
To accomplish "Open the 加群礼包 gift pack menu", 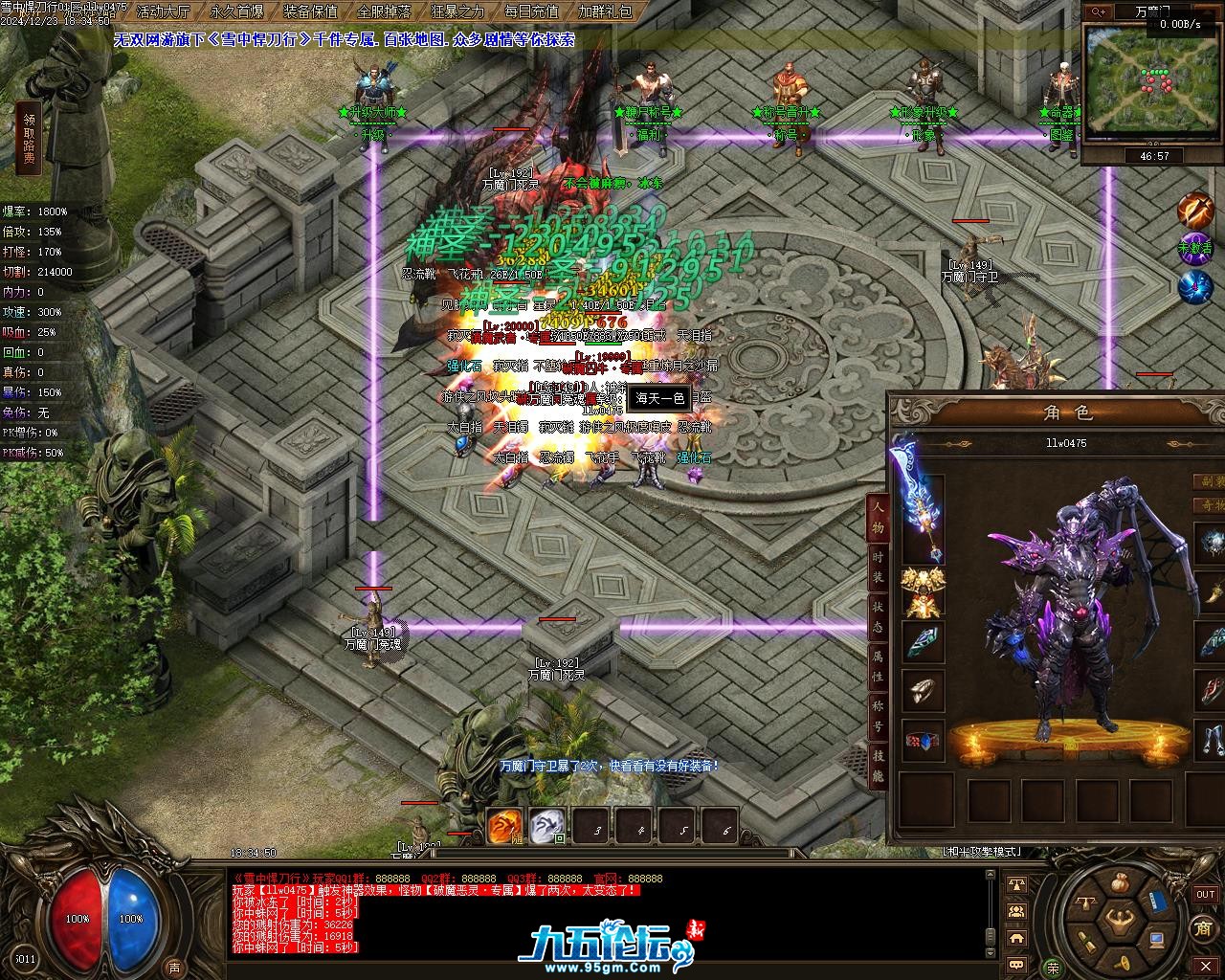I will coord(605,11).
